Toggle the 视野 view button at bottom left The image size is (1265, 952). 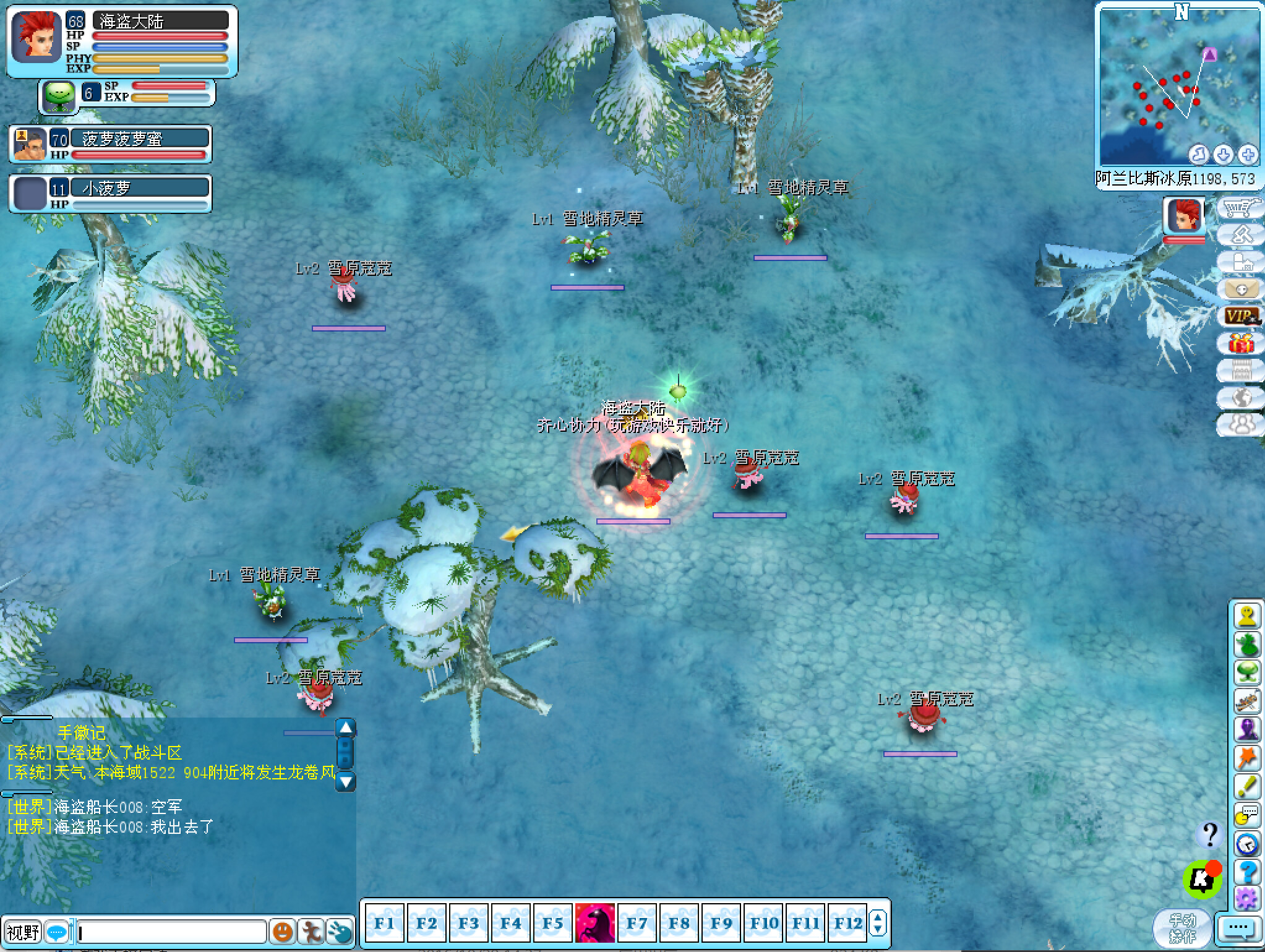(x=23, y=932)
